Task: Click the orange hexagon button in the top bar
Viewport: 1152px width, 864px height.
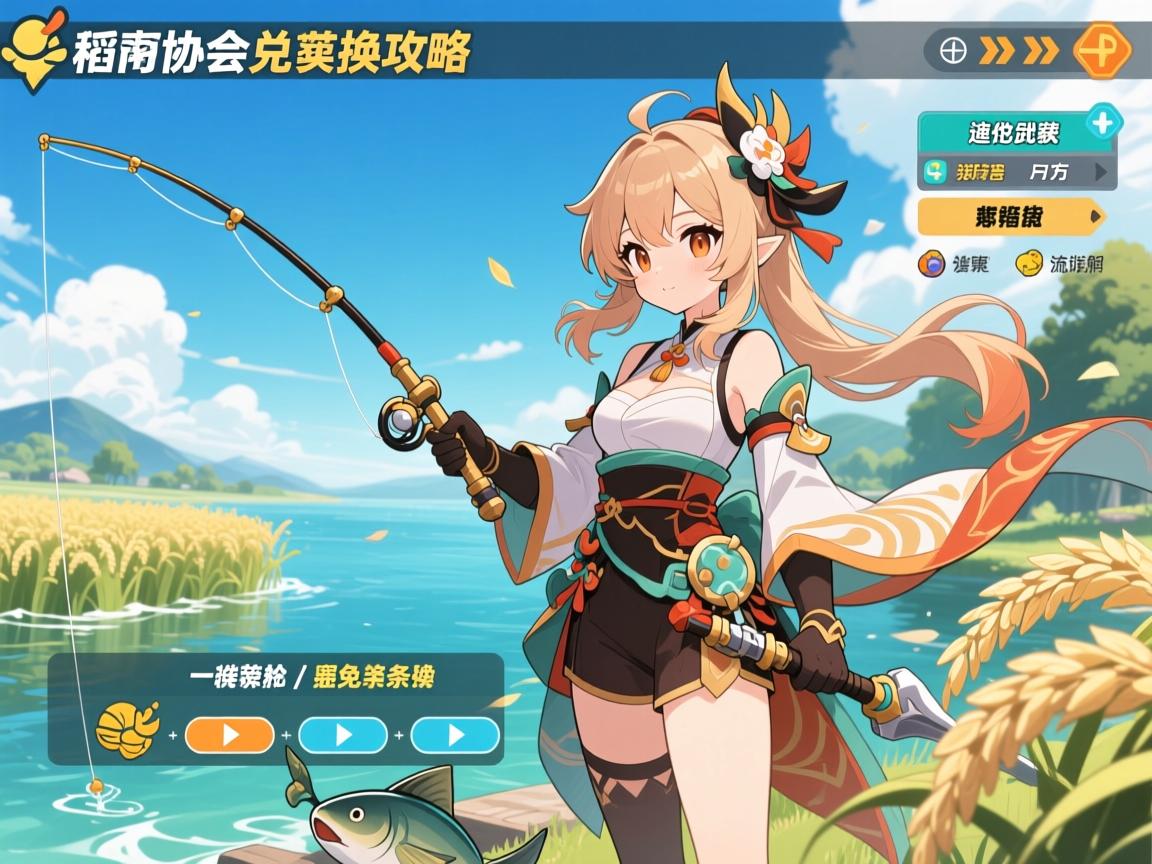Action: point(1101,49)
